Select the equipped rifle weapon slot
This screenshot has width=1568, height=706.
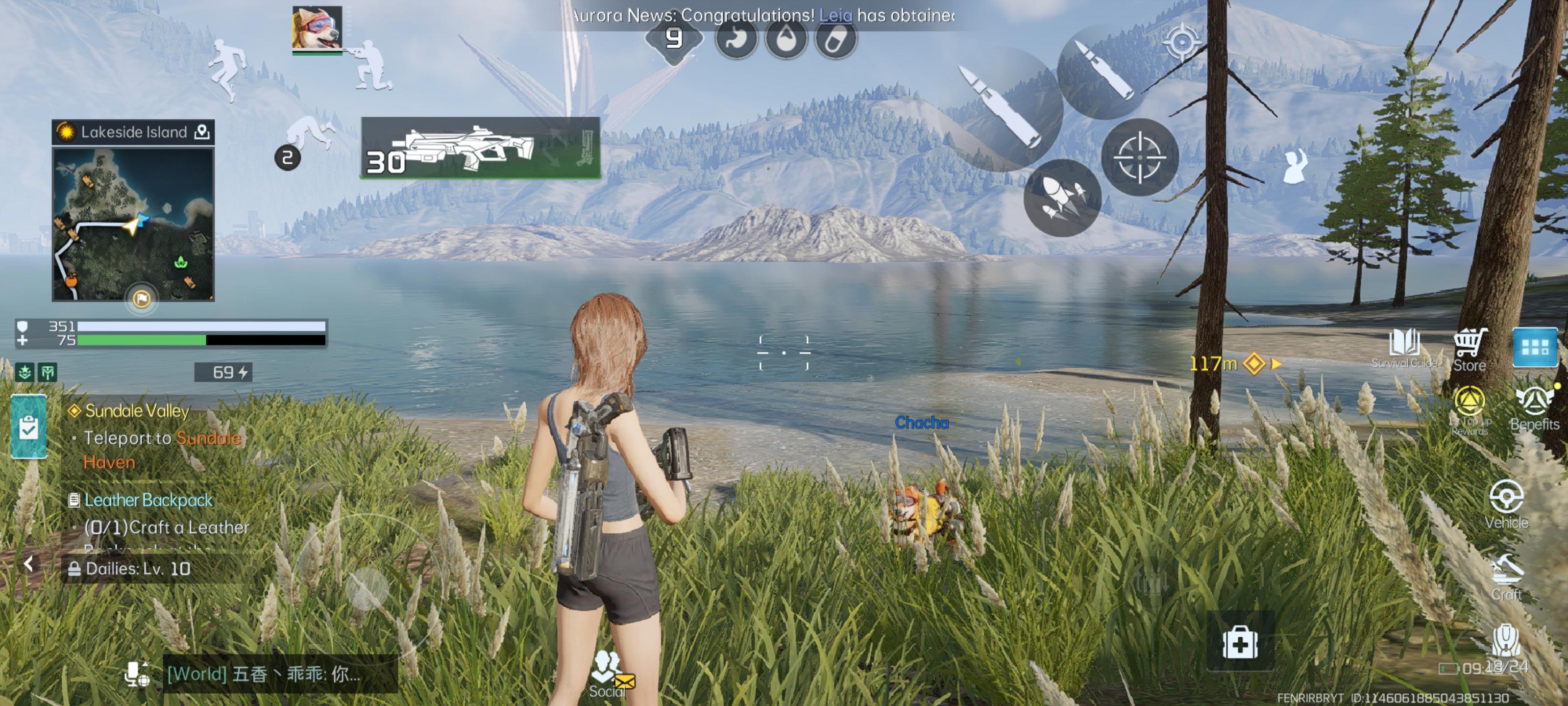[480, 148]
